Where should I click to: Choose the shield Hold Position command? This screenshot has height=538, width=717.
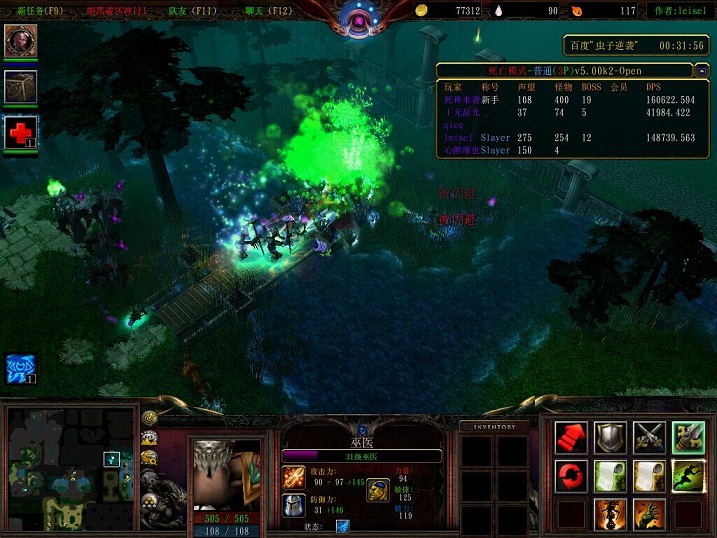pos(610,437)
